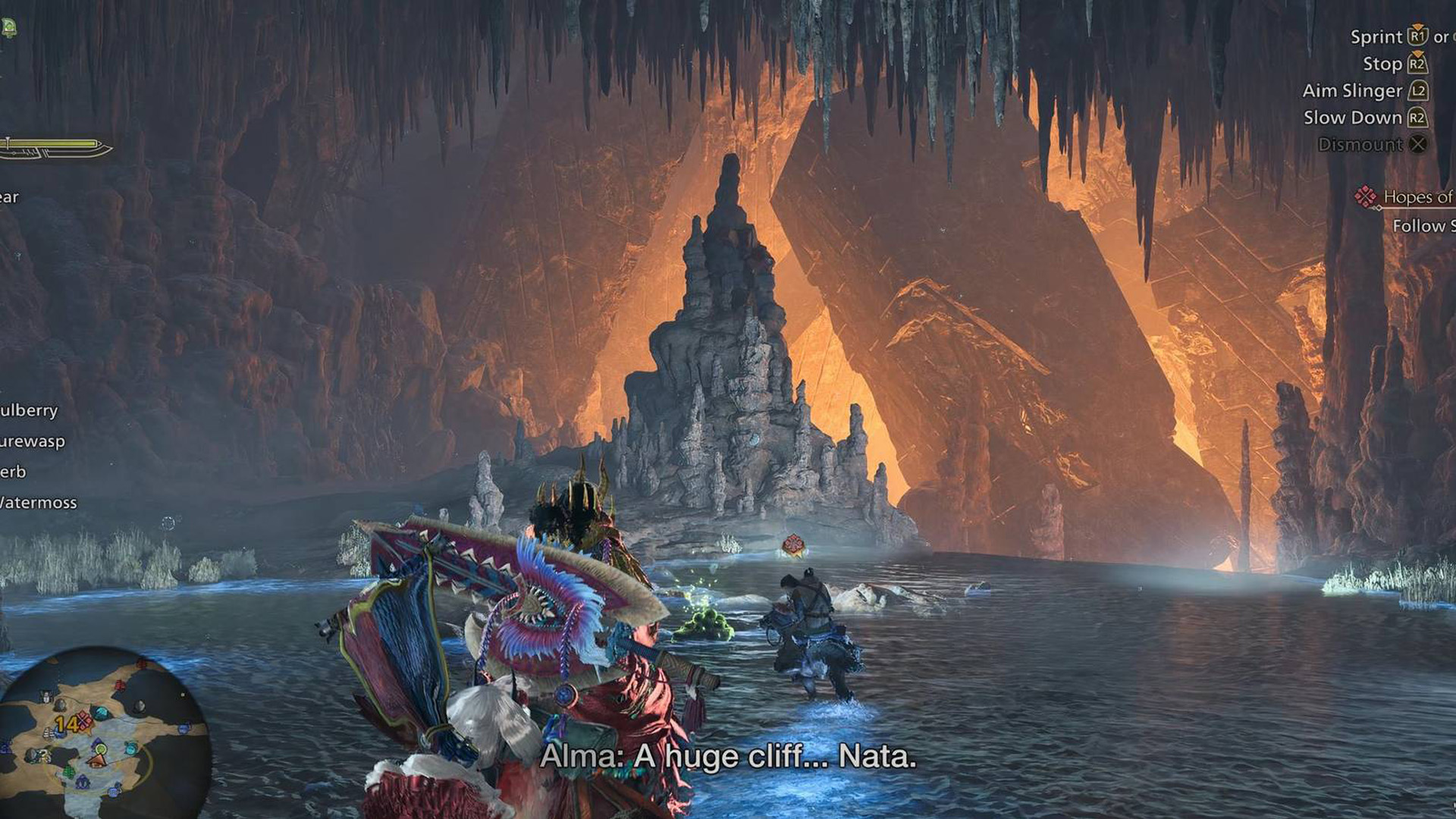Select the Watermoss entry in nearby list
This screenshot has height=819, width=1456.
pos(38,503)
